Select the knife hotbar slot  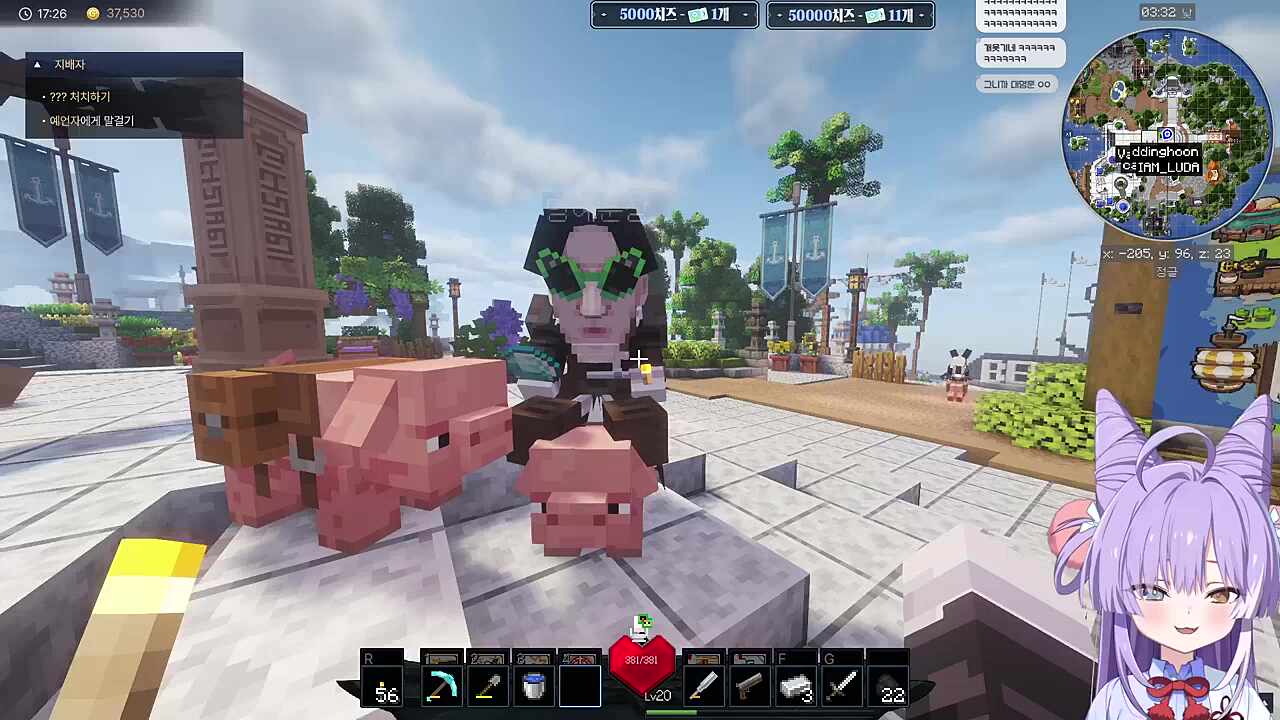click(704, 686)
